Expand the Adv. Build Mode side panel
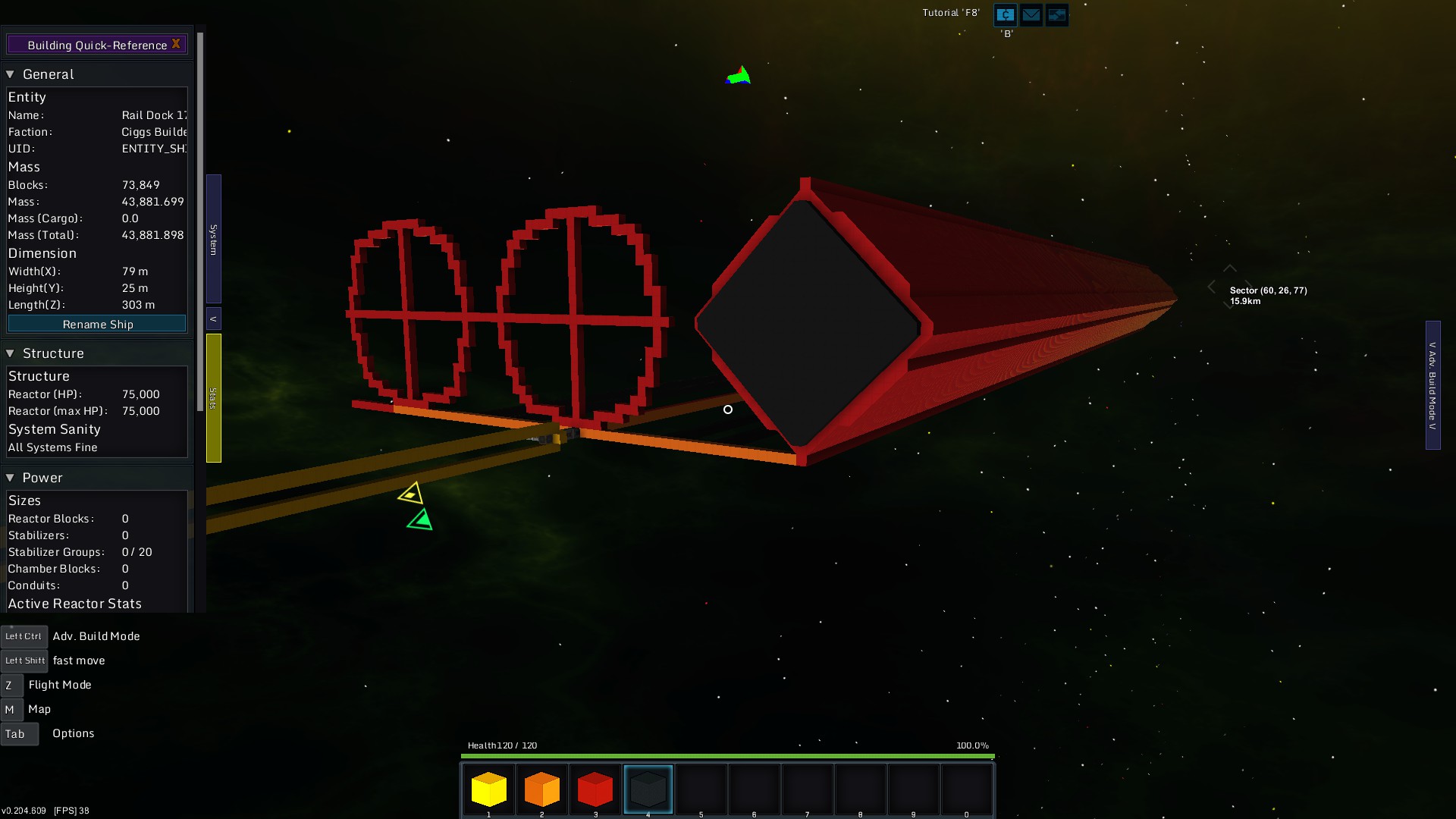Image resolution: width=1456 pixels, height=819 pixels. [1432, 385]
